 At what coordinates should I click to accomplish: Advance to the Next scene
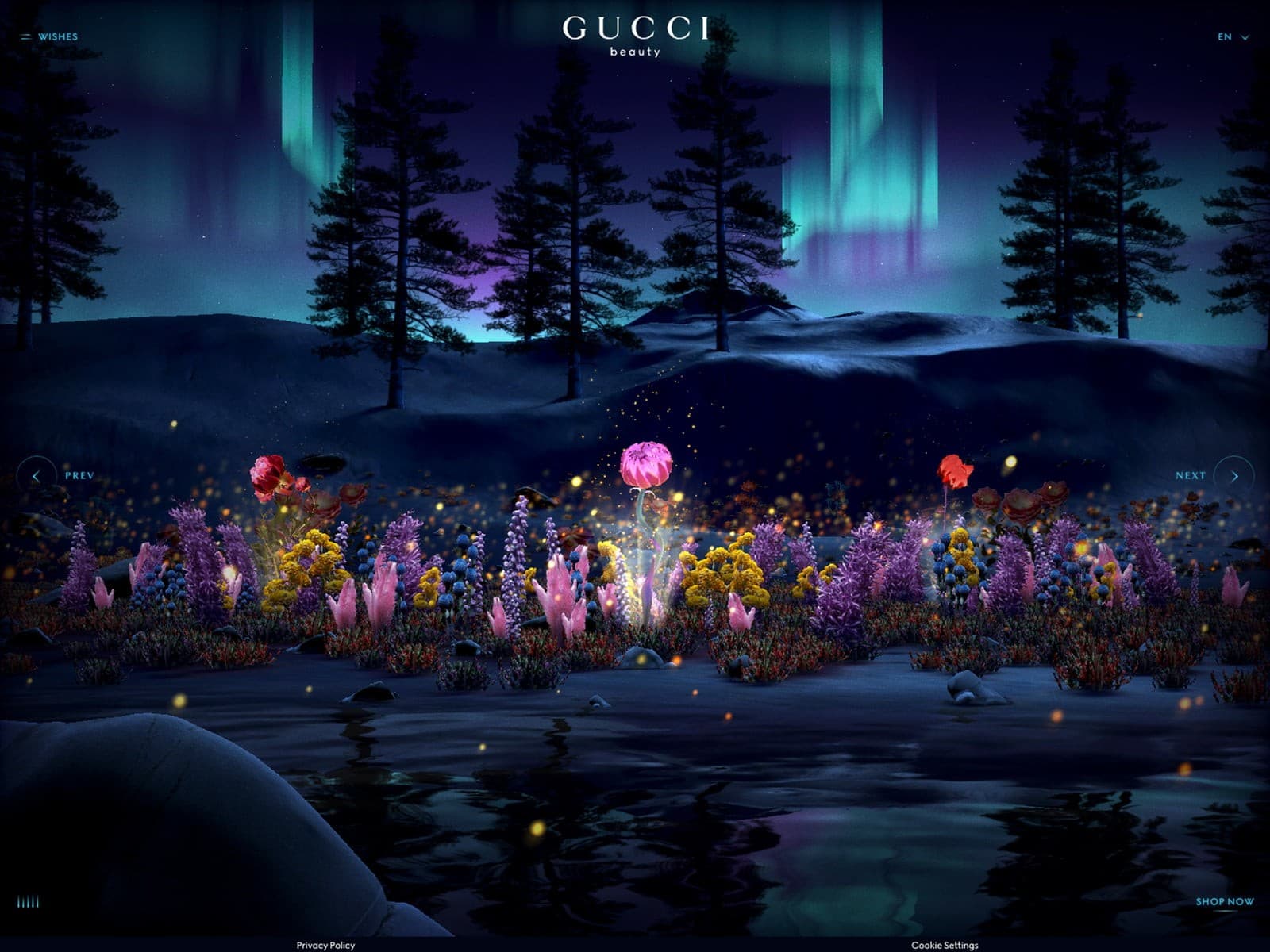[1233, 476]
